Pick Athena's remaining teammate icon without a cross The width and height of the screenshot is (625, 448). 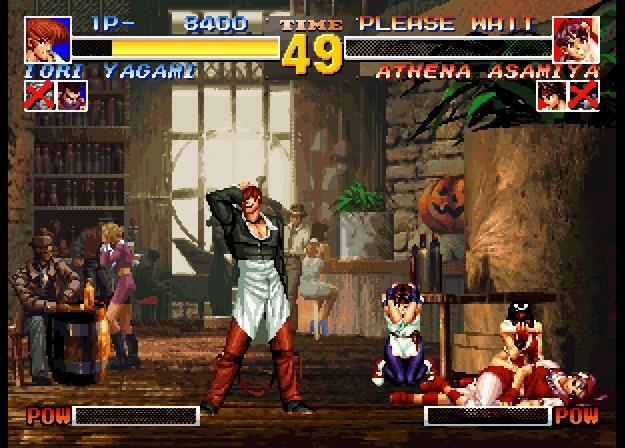pyautogui.click(x=551, y=95)
